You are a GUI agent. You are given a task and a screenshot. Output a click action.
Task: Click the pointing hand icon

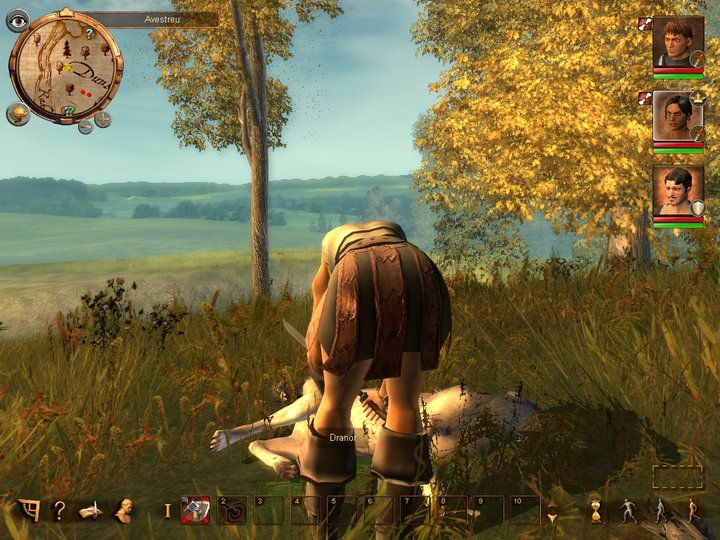(91, 511)
